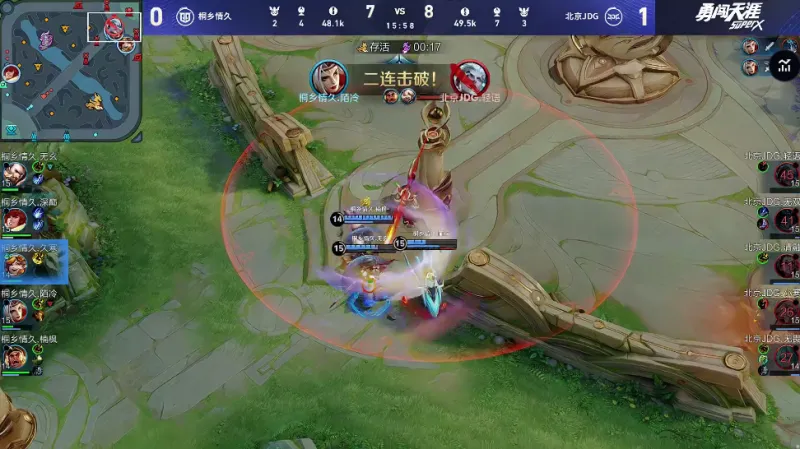The height and width of the screenshot is (449, 800).
Task: Choose the highlighted player 桐乡情久.久慕
Action: coord(17,264)
